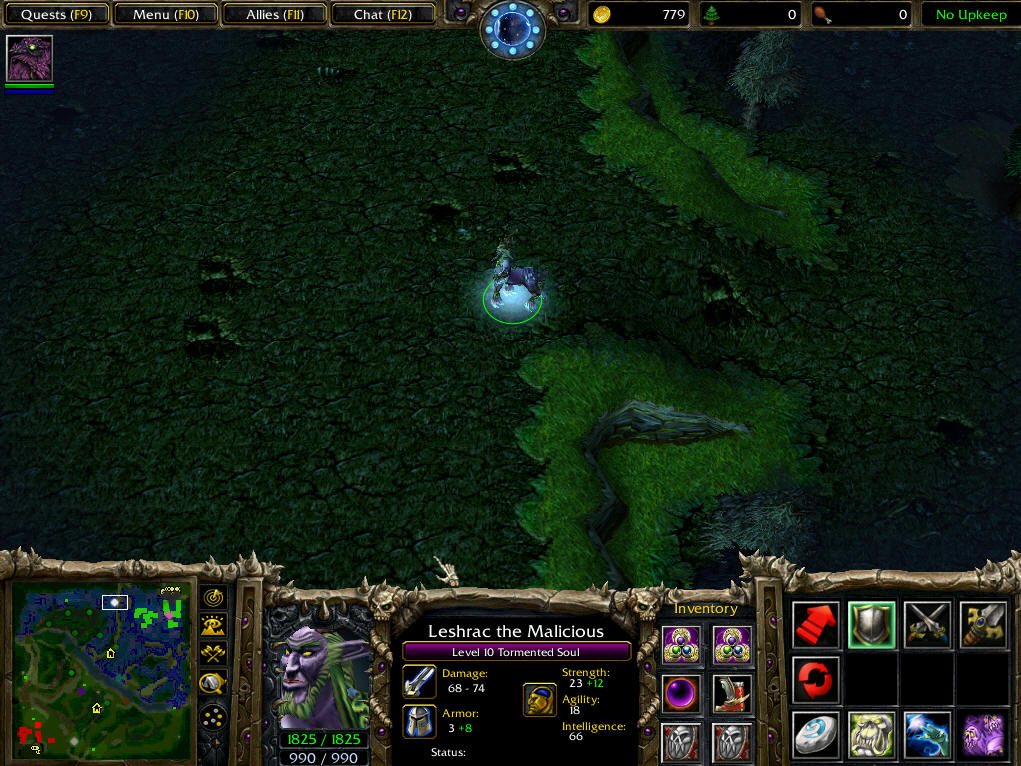Toggle minimap creep camp display

pyautogui.click(x=213, y=684)
